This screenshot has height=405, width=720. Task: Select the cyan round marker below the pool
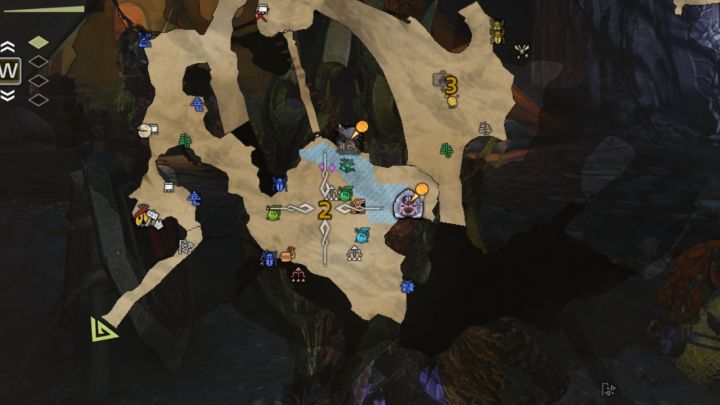tap(362, 236)
